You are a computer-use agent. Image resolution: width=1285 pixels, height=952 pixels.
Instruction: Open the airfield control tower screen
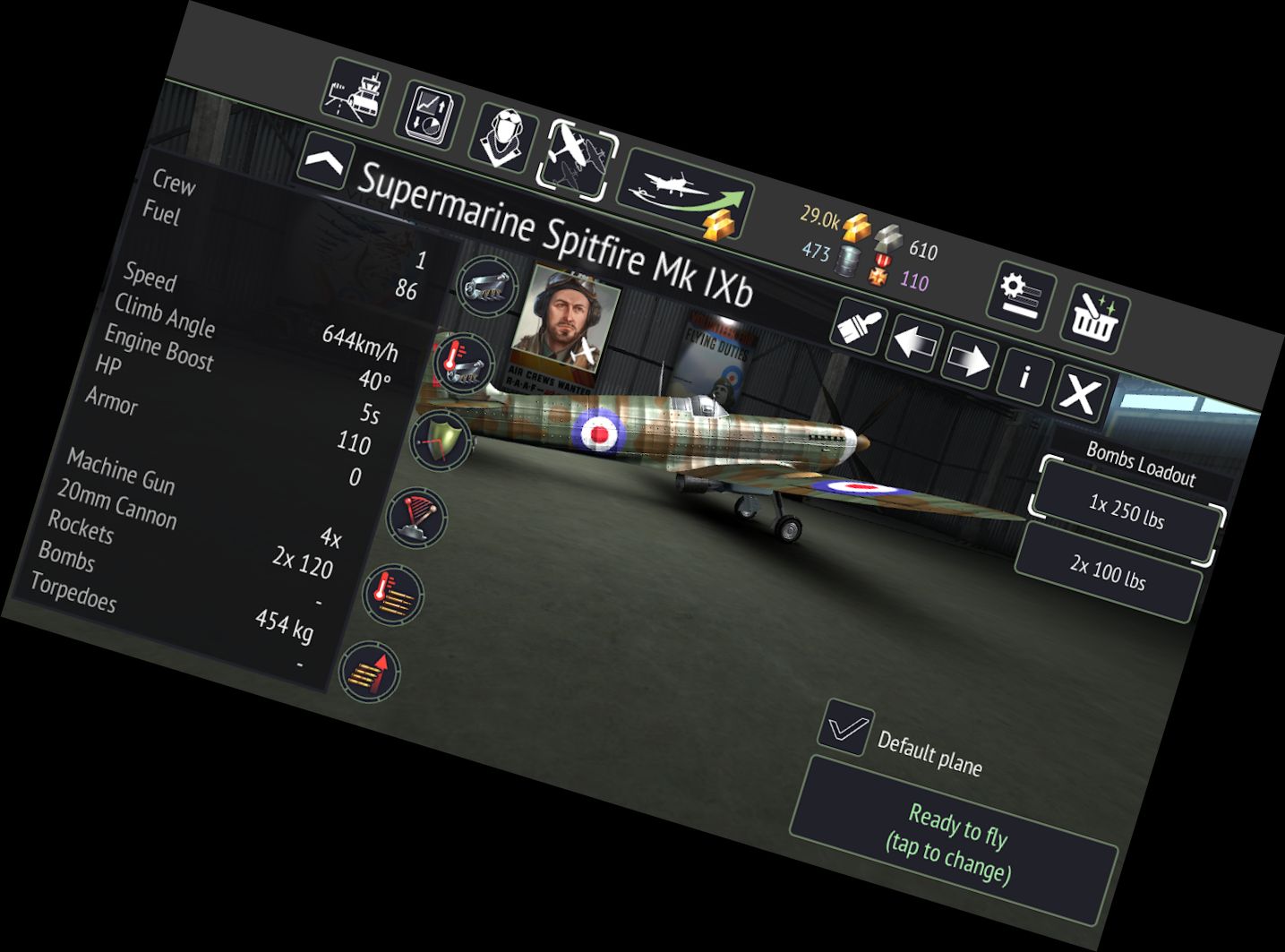click(354, 99)
